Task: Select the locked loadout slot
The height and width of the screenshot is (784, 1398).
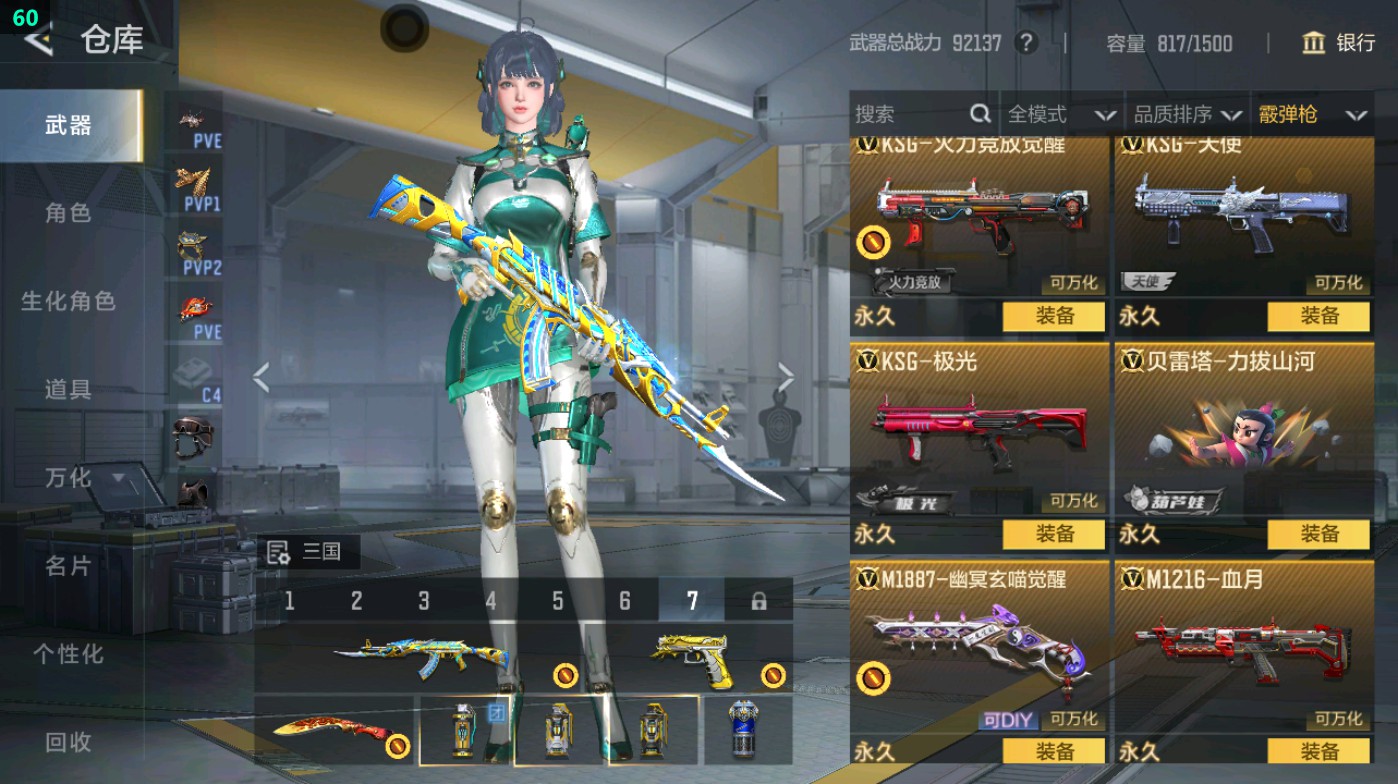Action: pyautogui.click(x=759, y=601)
